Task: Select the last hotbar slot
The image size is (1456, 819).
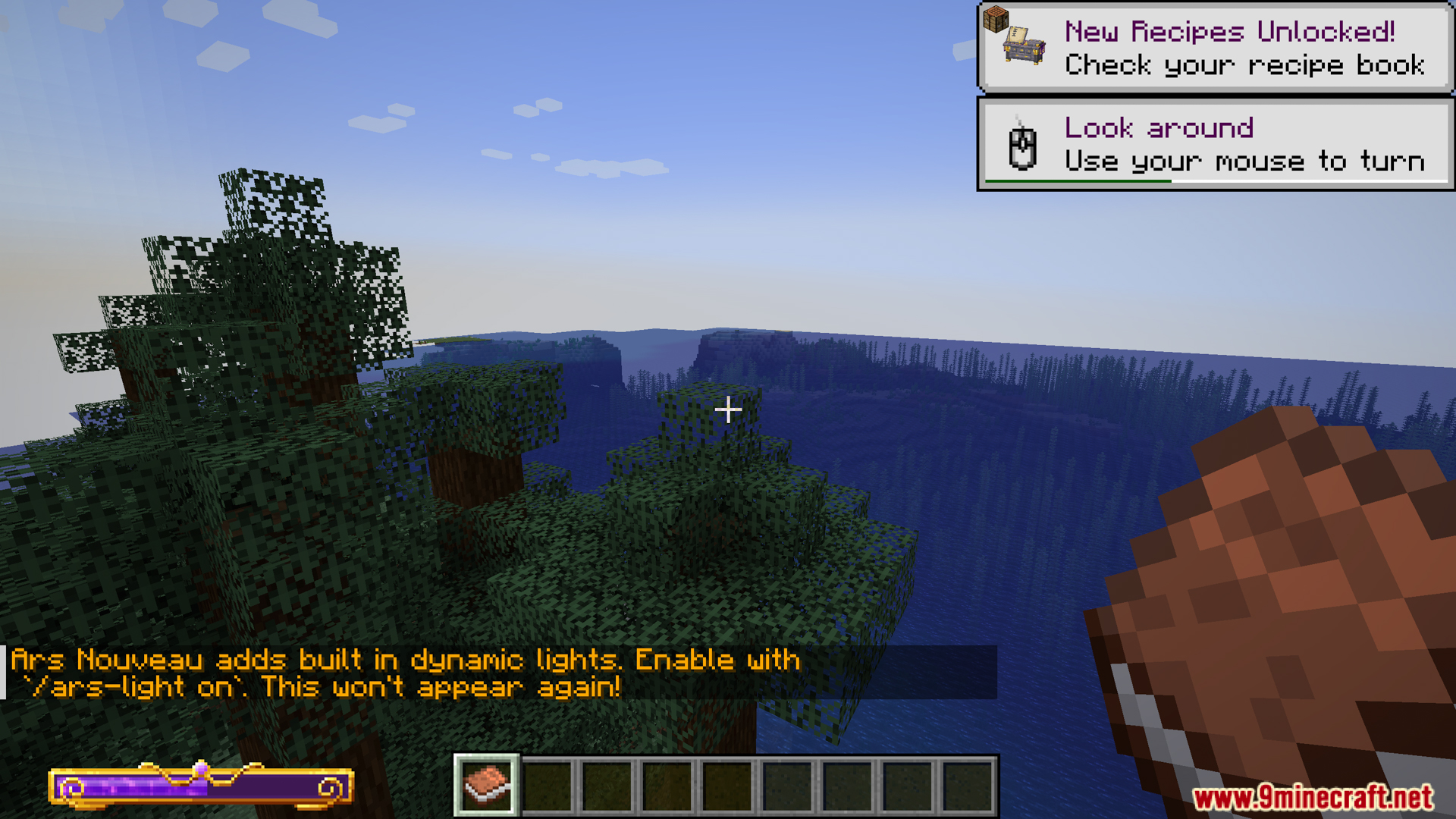Action: [x=970, y=787]
